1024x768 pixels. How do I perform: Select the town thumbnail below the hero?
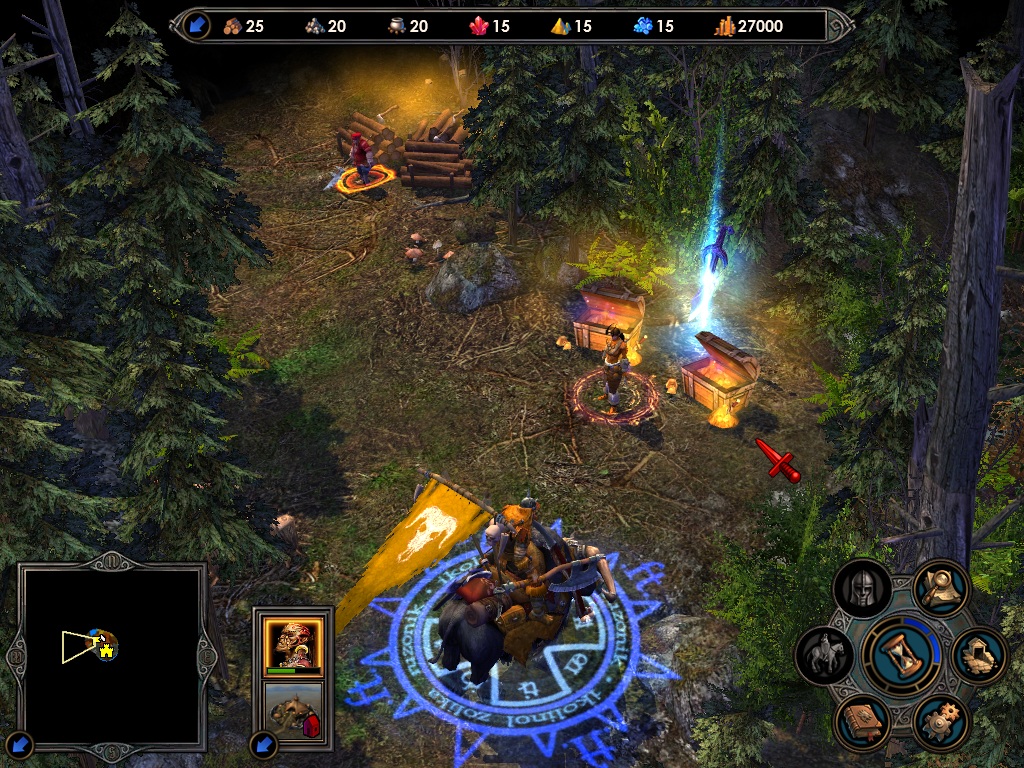click(293, 710)
